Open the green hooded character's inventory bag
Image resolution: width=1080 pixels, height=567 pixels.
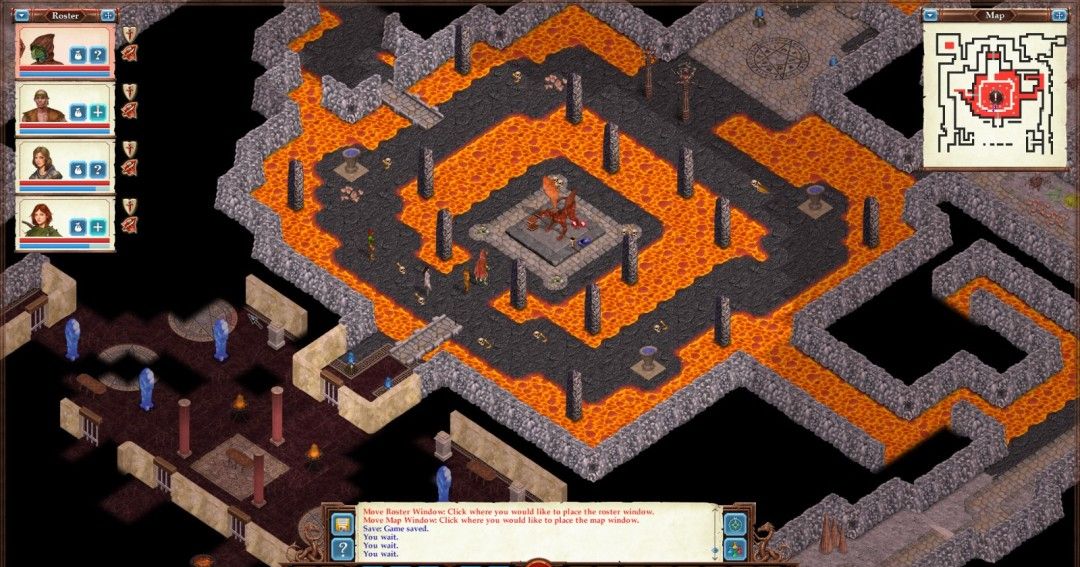click(80, 55)
